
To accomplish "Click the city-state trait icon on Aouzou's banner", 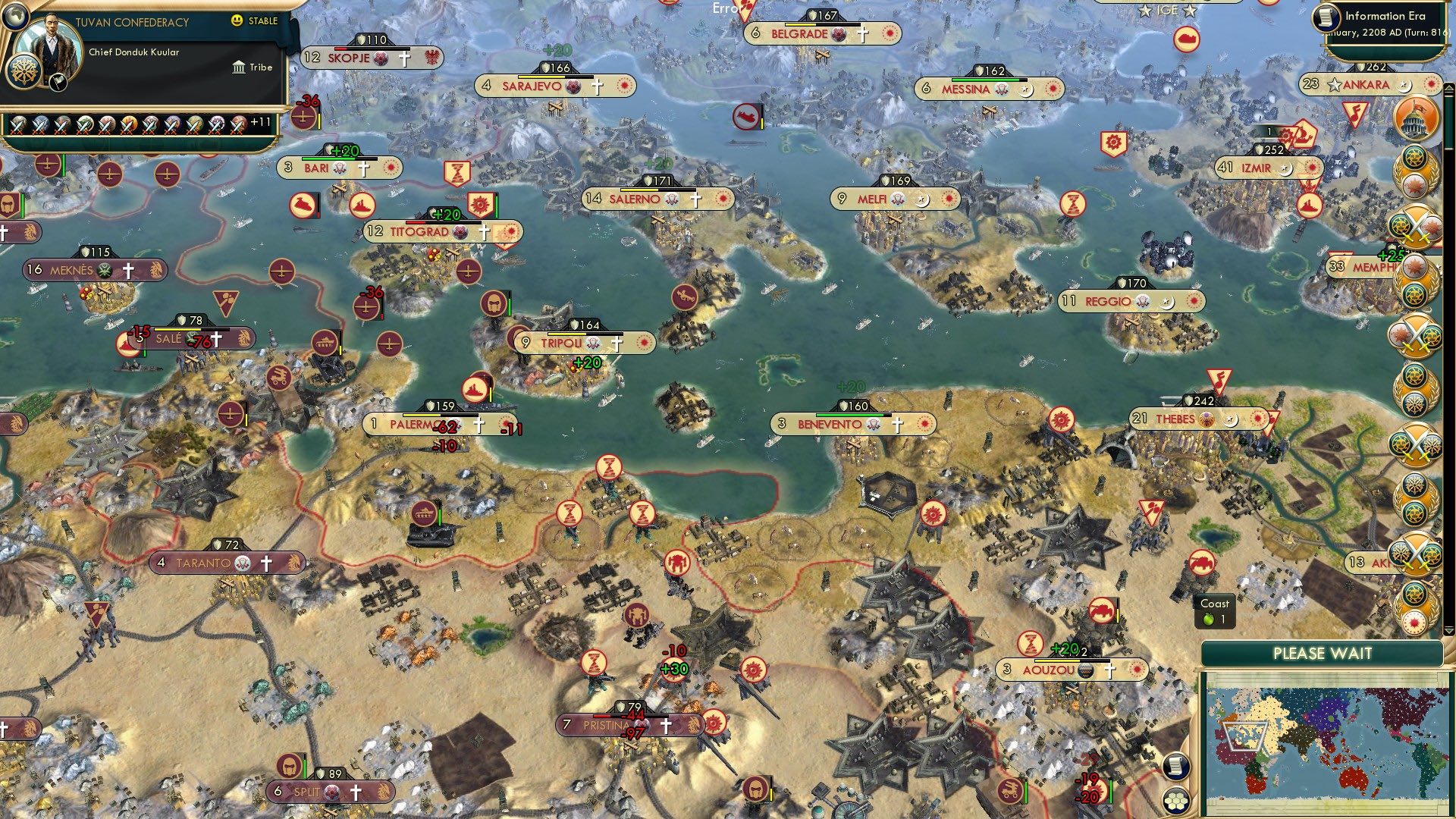I will [x=1087, y=670].
